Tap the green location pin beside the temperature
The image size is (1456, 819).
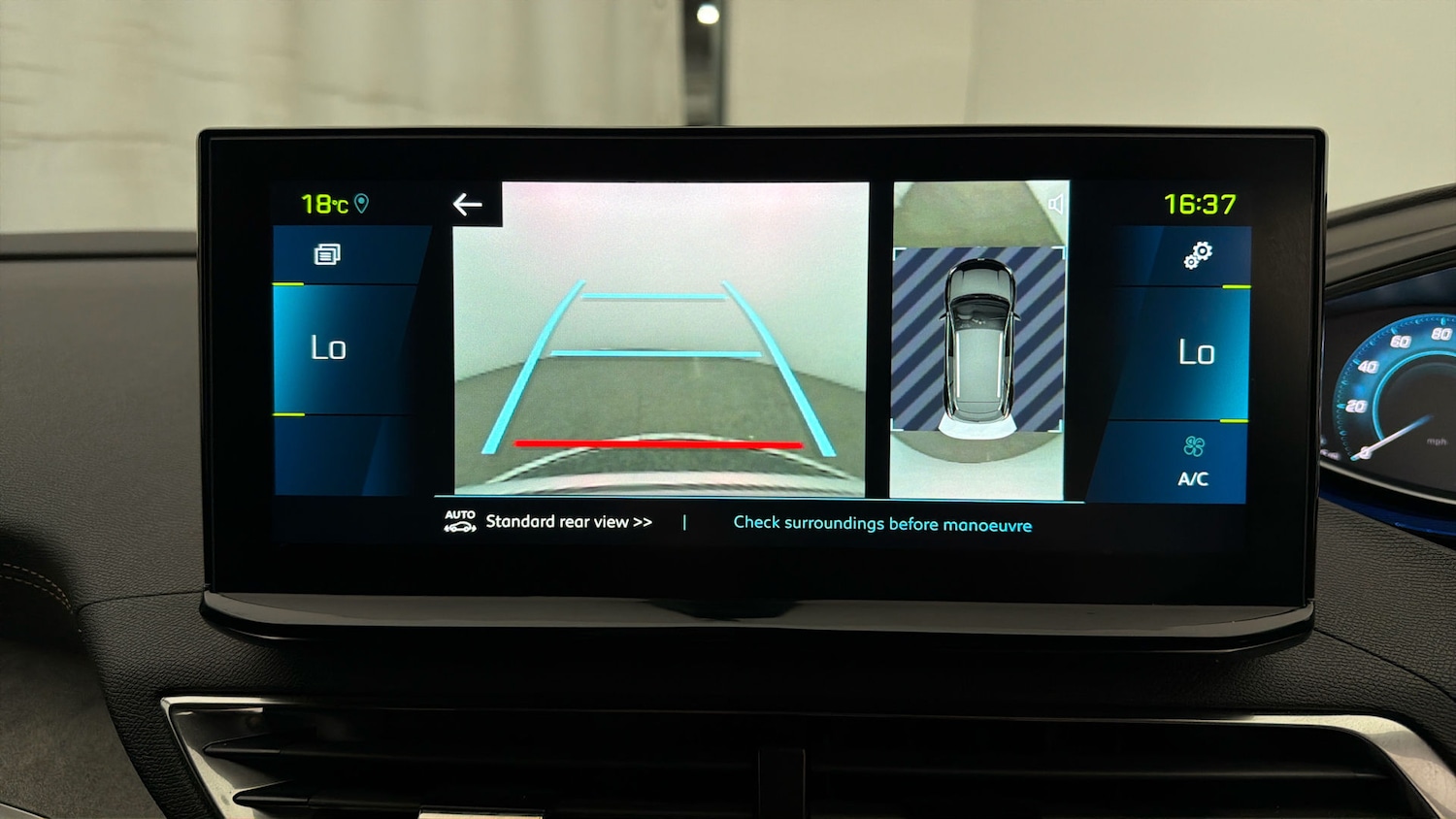pos(363,204)
